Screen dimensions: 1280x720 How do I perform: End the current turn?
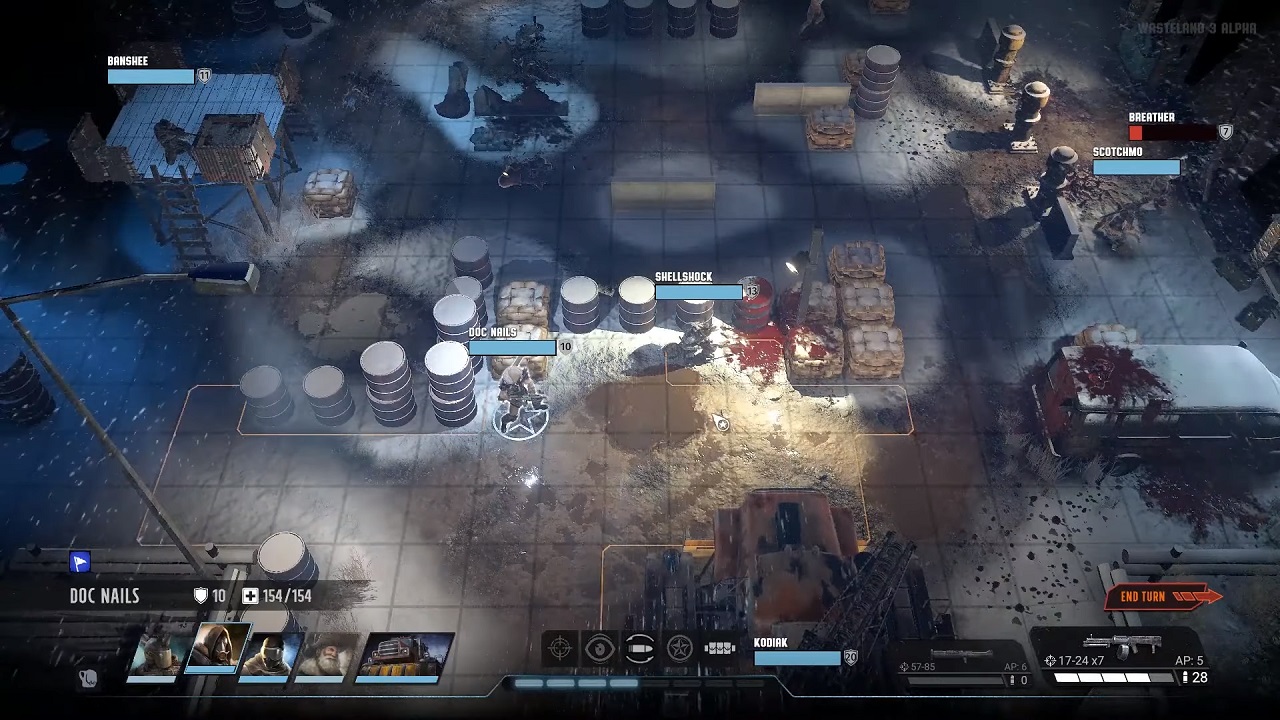(x=1160, y=597)
